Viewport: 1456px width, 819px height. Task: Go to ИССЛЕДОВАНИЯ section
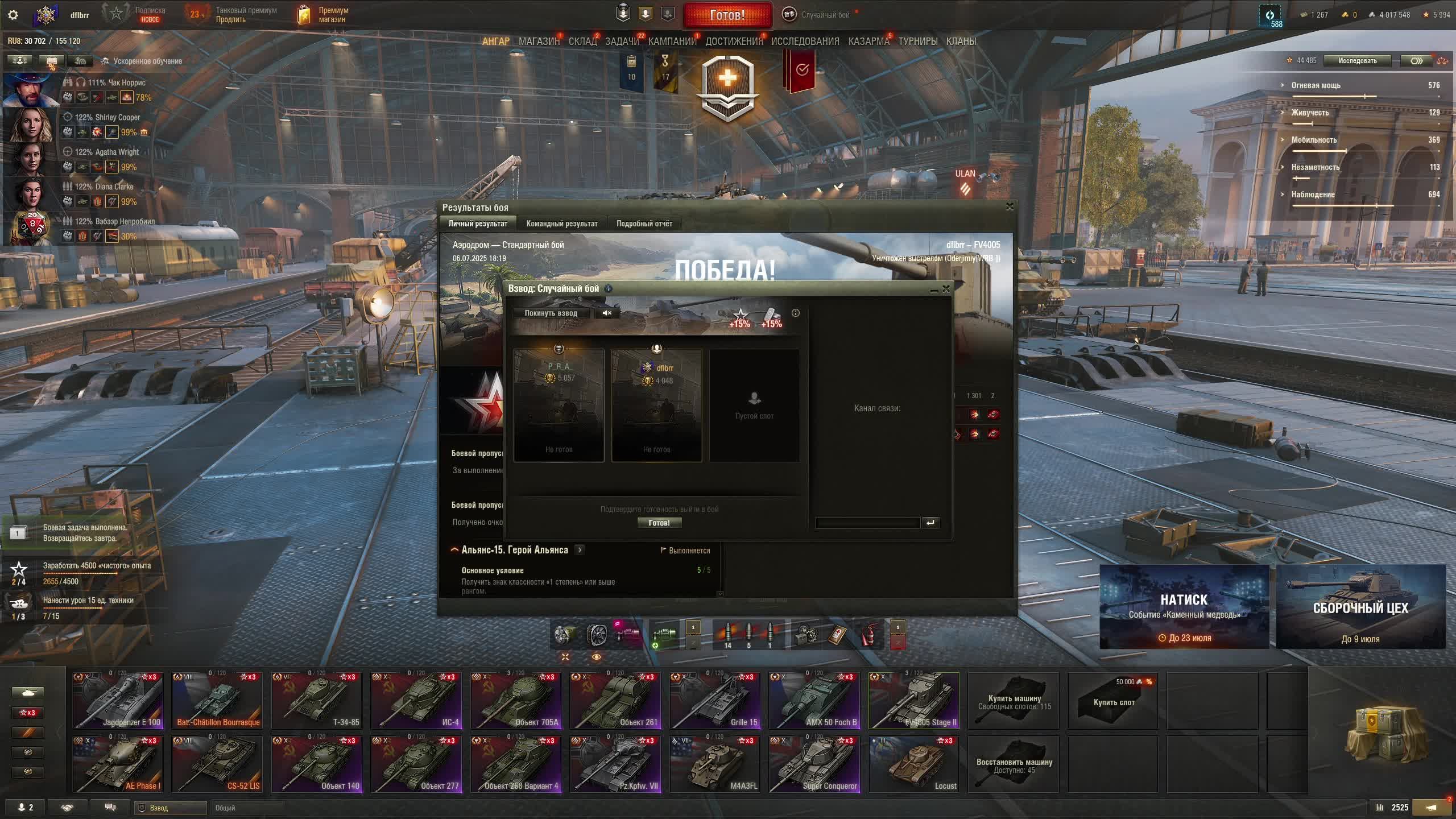pyautogui.click(x=805, y=42)
